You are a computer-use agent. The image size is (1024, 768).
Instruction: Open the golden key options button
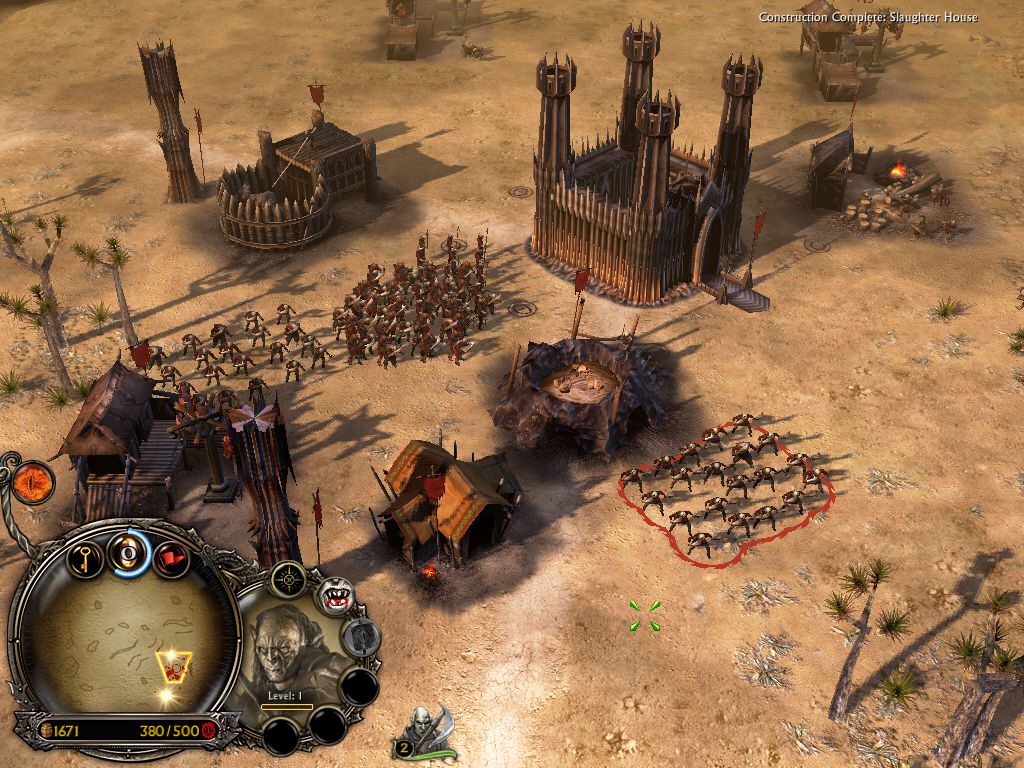86,556
